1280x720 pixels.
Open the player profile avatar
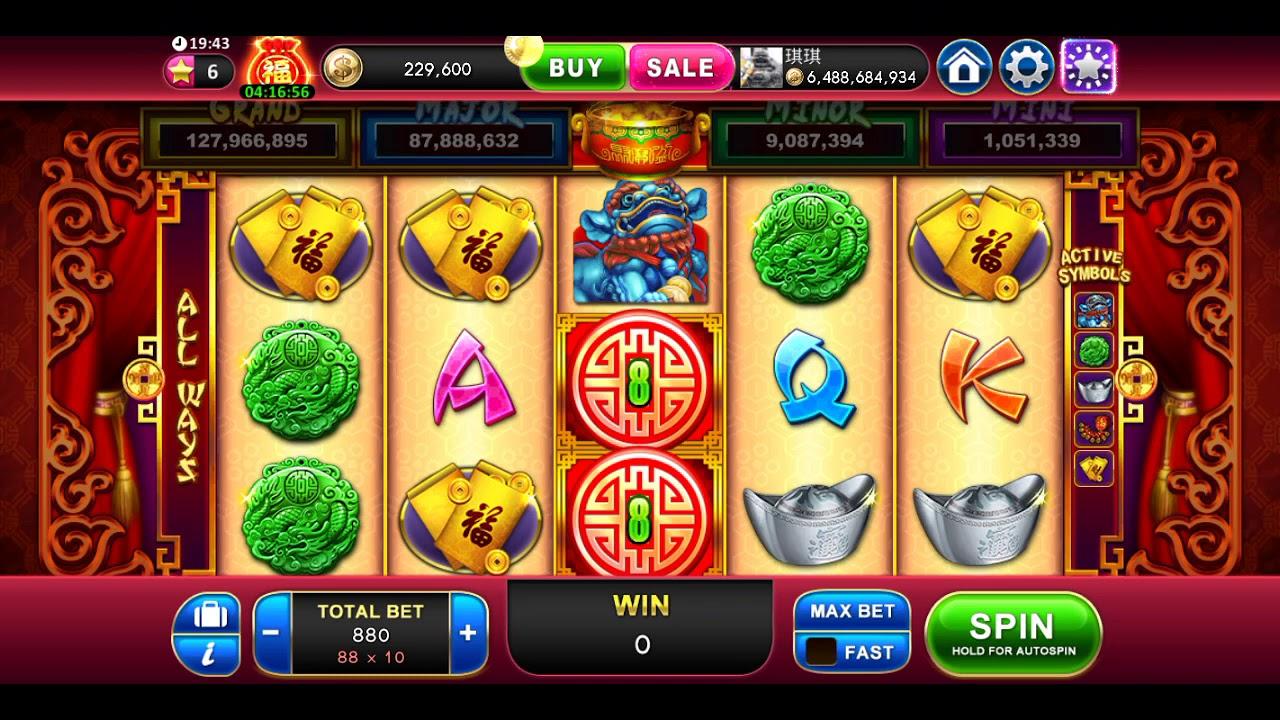tap(761, 67)
